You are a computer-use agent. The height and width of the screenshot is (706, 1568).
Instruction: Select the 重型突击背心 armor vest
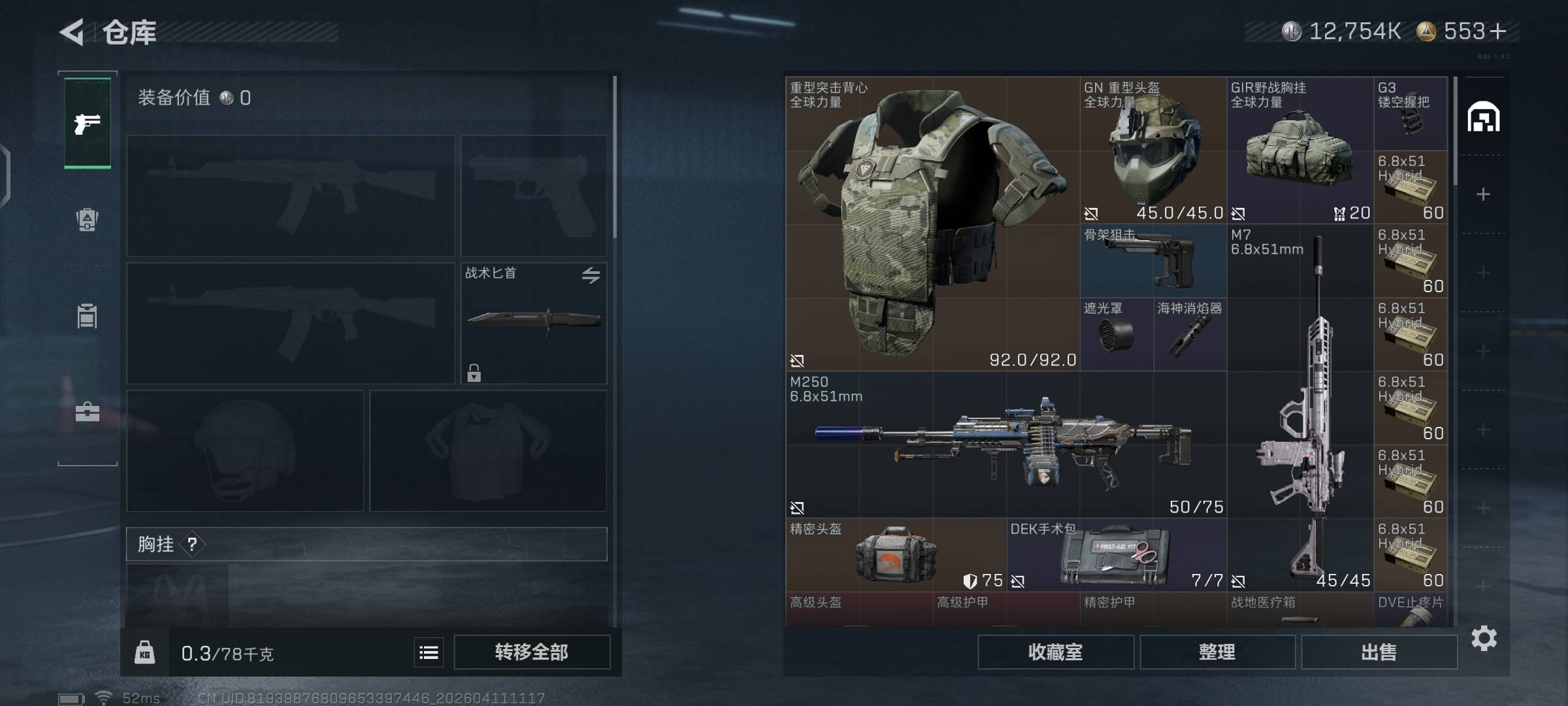tap(932, 224)
